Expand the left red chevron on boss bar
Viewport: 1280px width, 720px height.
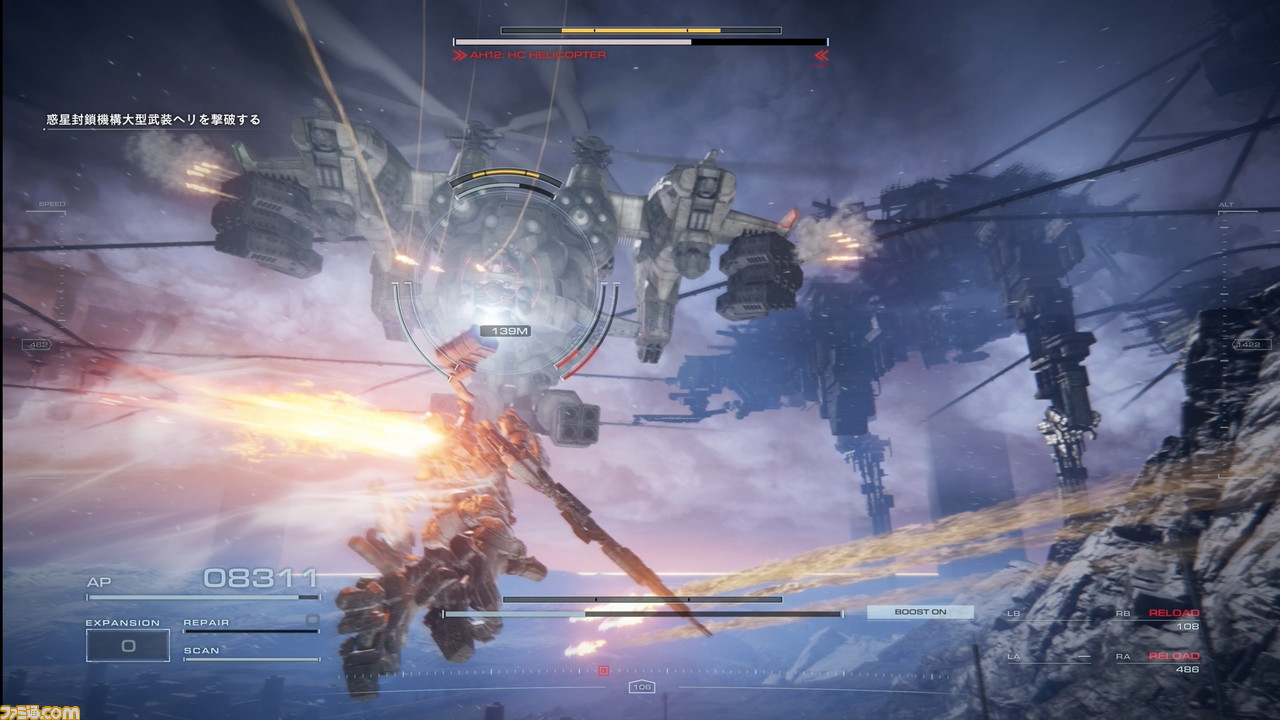click(460, 56)
